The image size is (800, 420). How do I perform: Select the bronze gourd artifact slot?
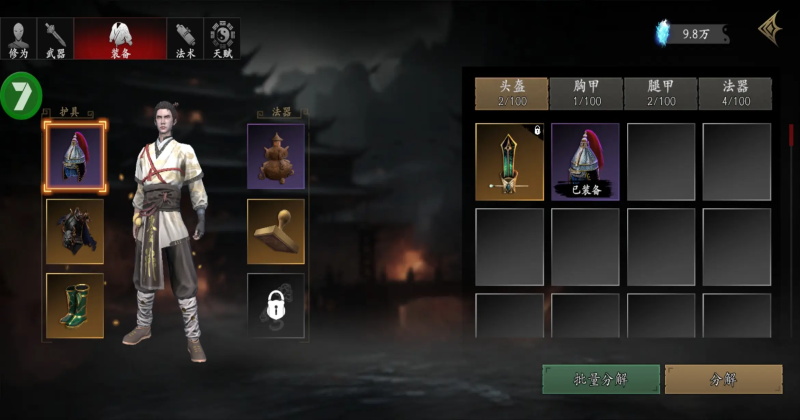pos(276,156)
